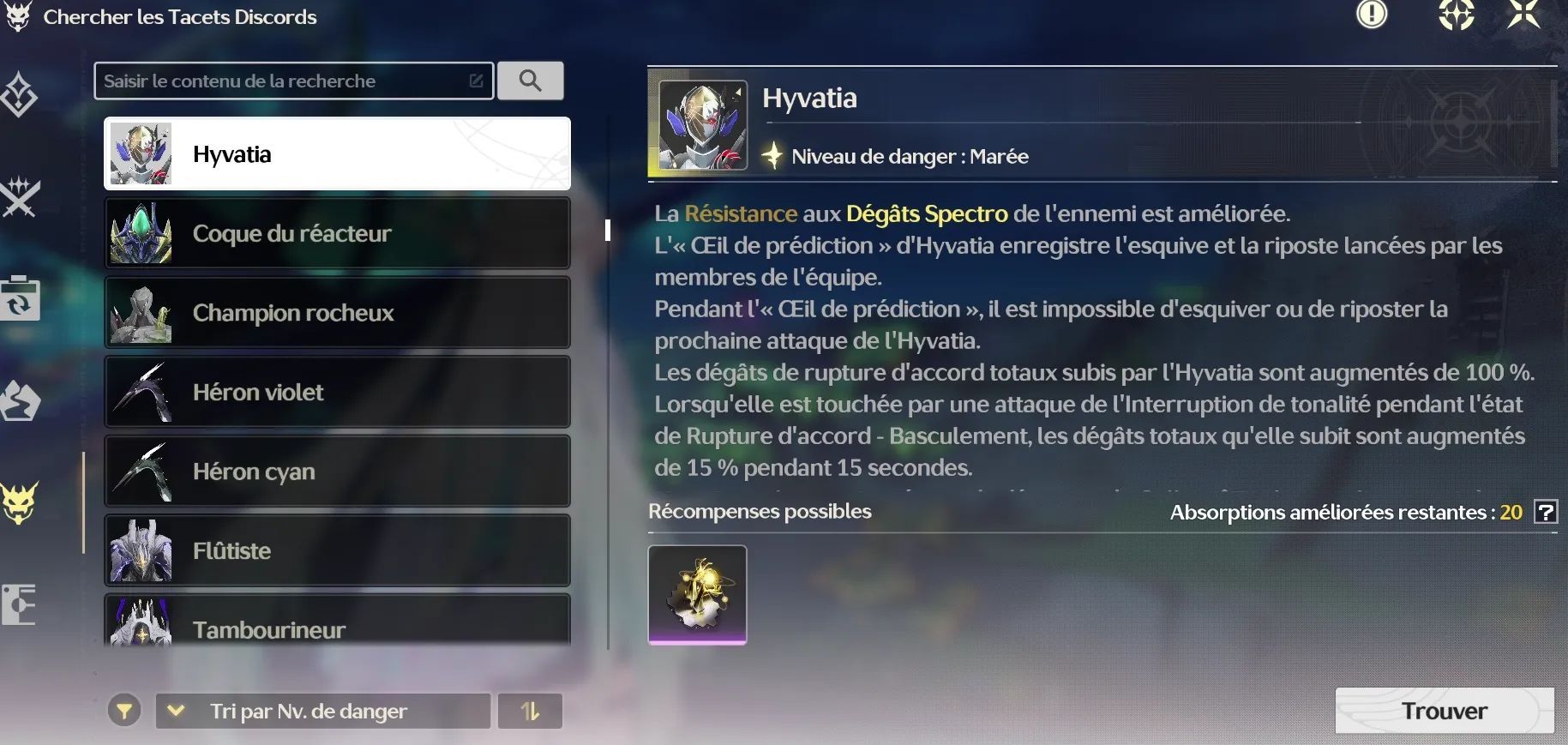Click the search text input field
1568x745 pixels.
(283, 81)
